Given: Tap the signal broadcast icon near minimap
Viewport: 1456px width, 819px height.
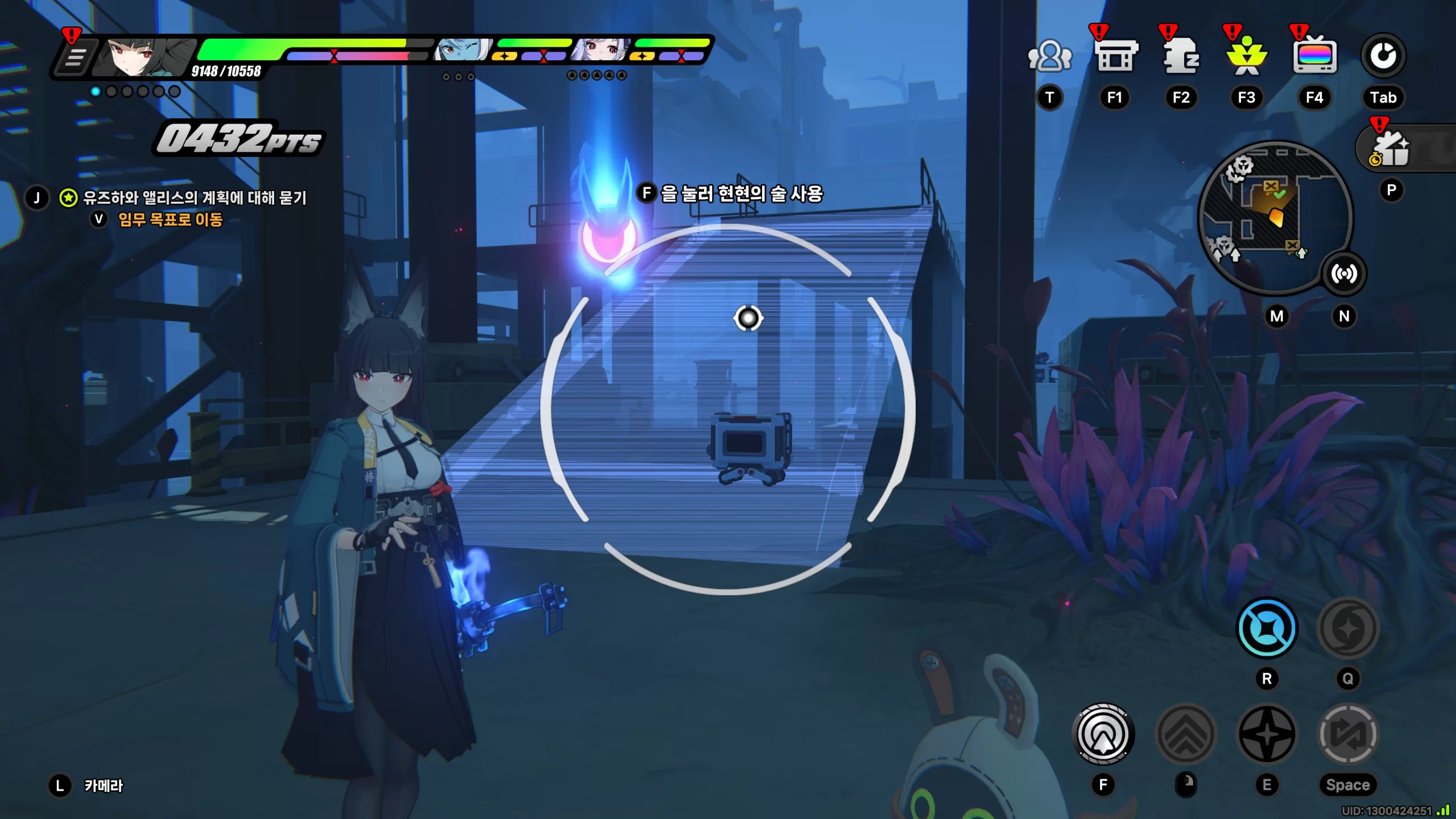Looking at the screenshot, I should tap(1344, 274).
